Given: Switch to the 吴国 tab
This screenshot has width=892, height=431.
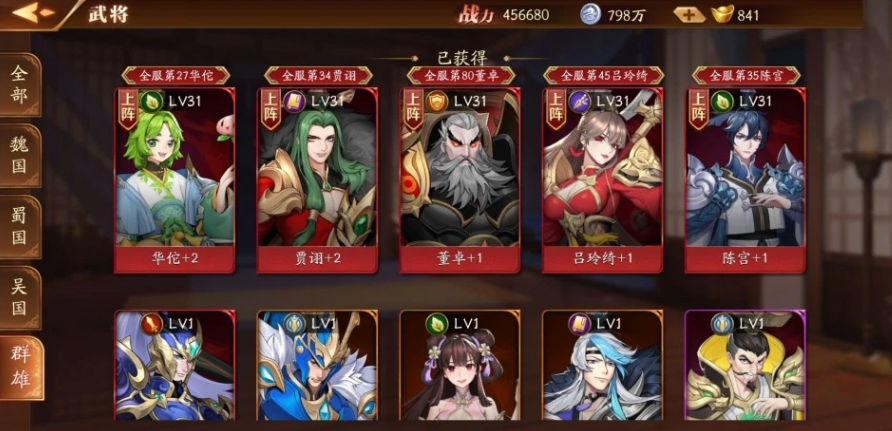Looking at the screenshot, I should click(x=19, y=297).
